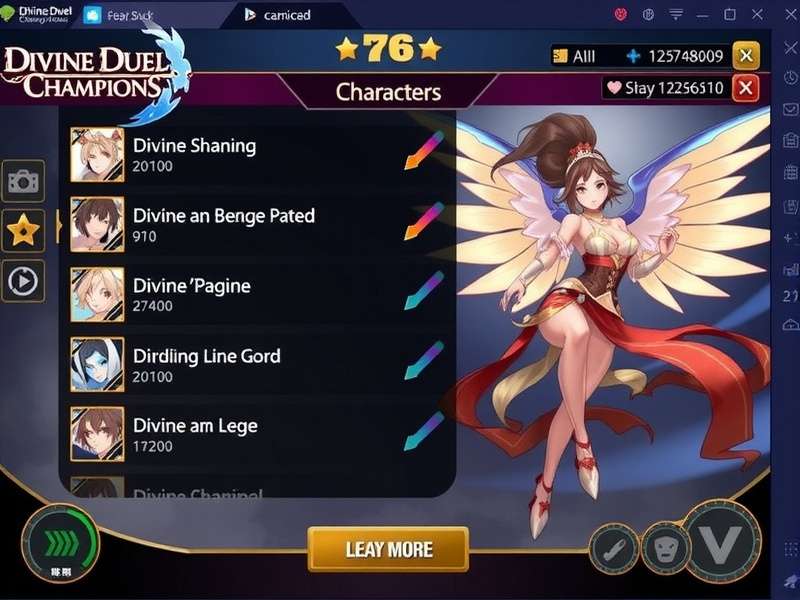Image resolution: width=800 pixels, height=600 pixels.
Task: Edit Divine Shaning with its pencil icon
Action: 423,151
